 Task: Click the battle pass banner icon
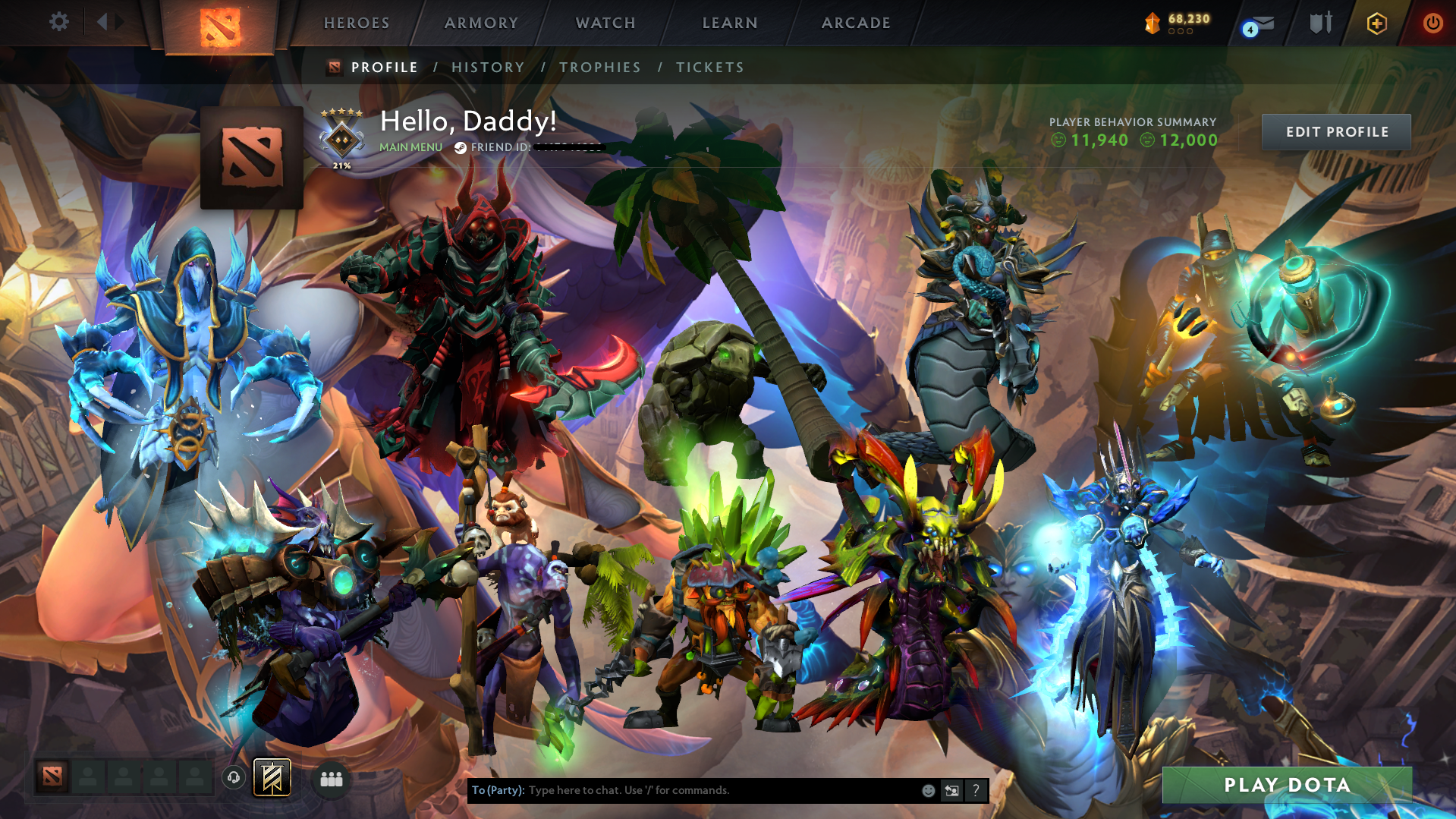pyautogui.click(x=271, y=777)
